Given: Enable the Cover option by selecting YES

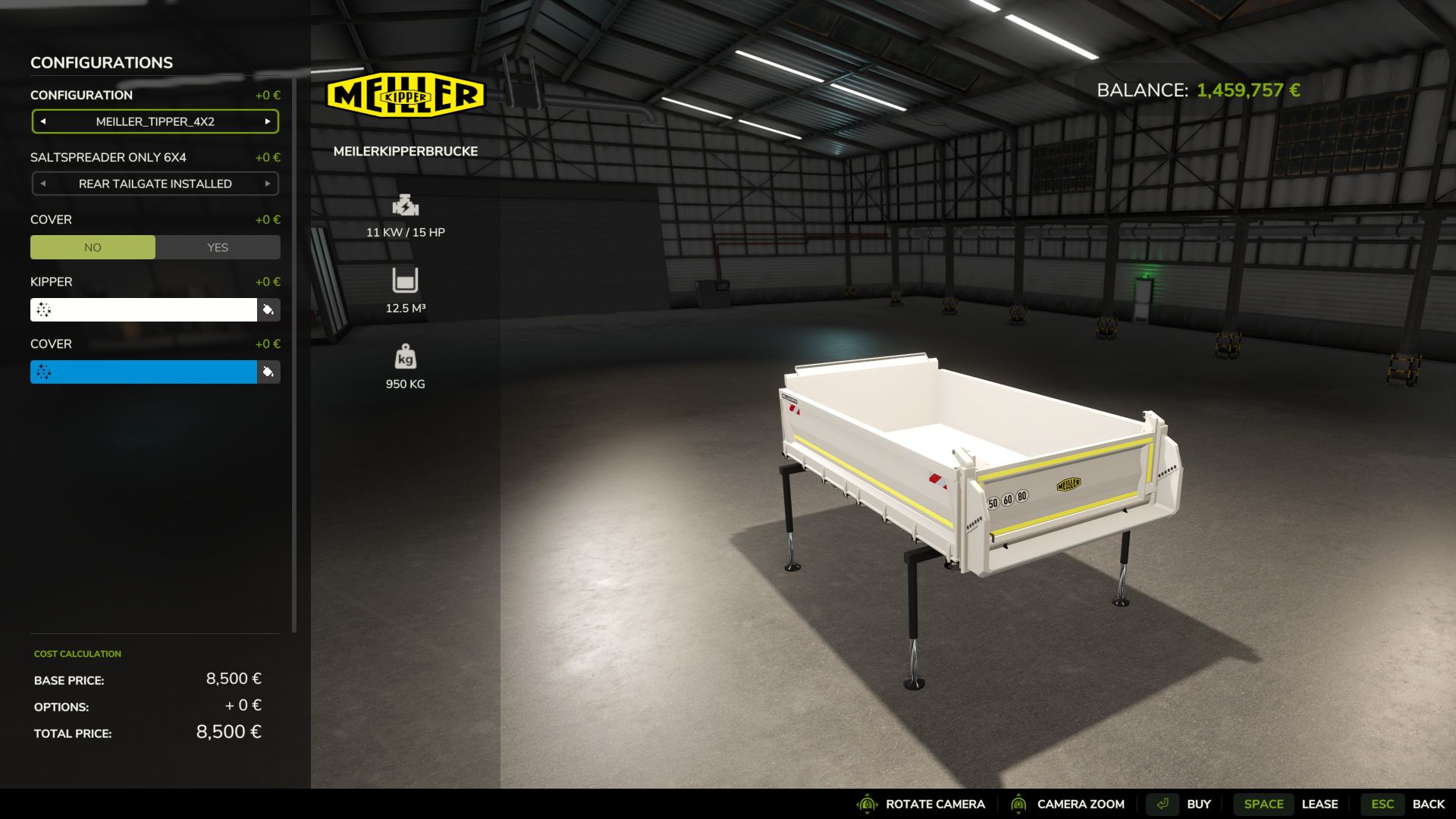Looking at the screenshot, I should [218, 247].
